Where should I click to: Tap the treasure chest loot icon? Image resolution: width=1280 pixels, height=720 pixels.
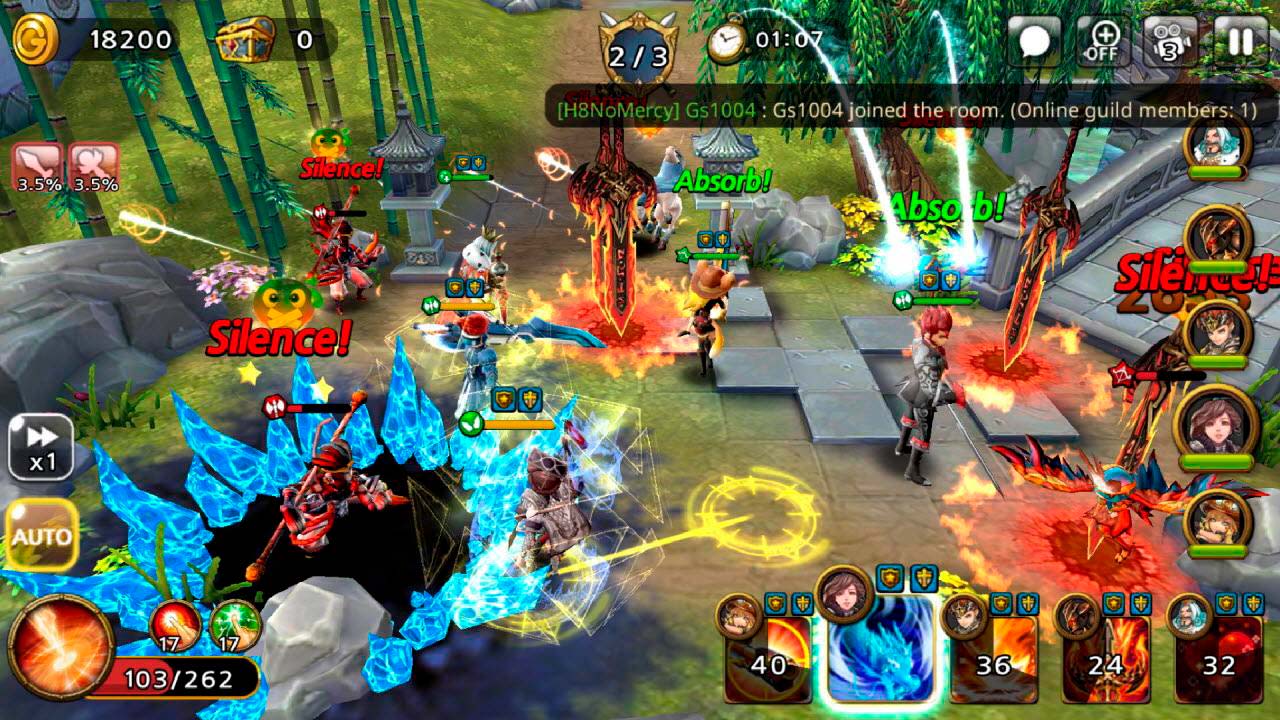tap(244, 40)
